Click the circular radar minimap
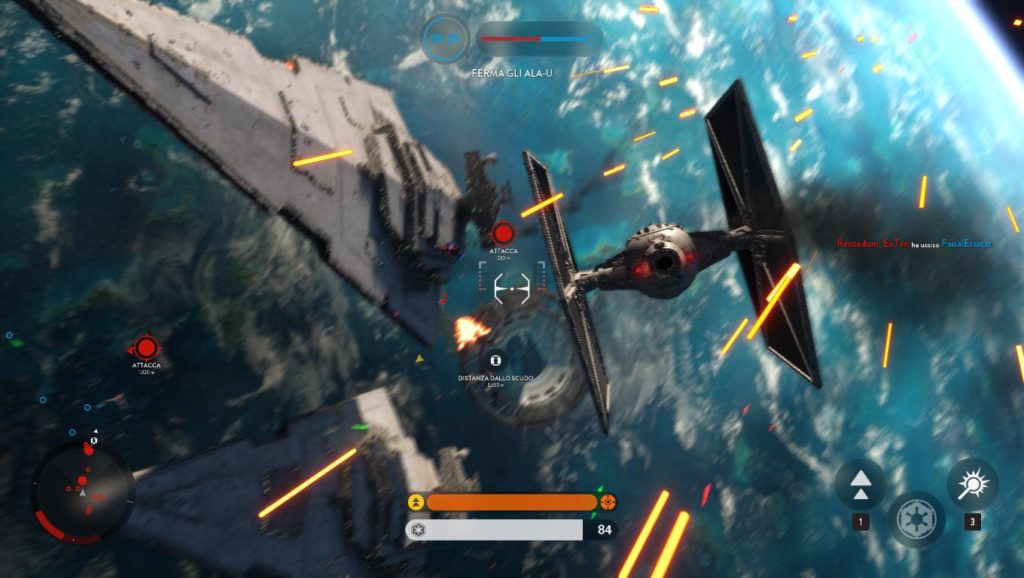Viewport: 1024px width, 578px height. [84, 490]
